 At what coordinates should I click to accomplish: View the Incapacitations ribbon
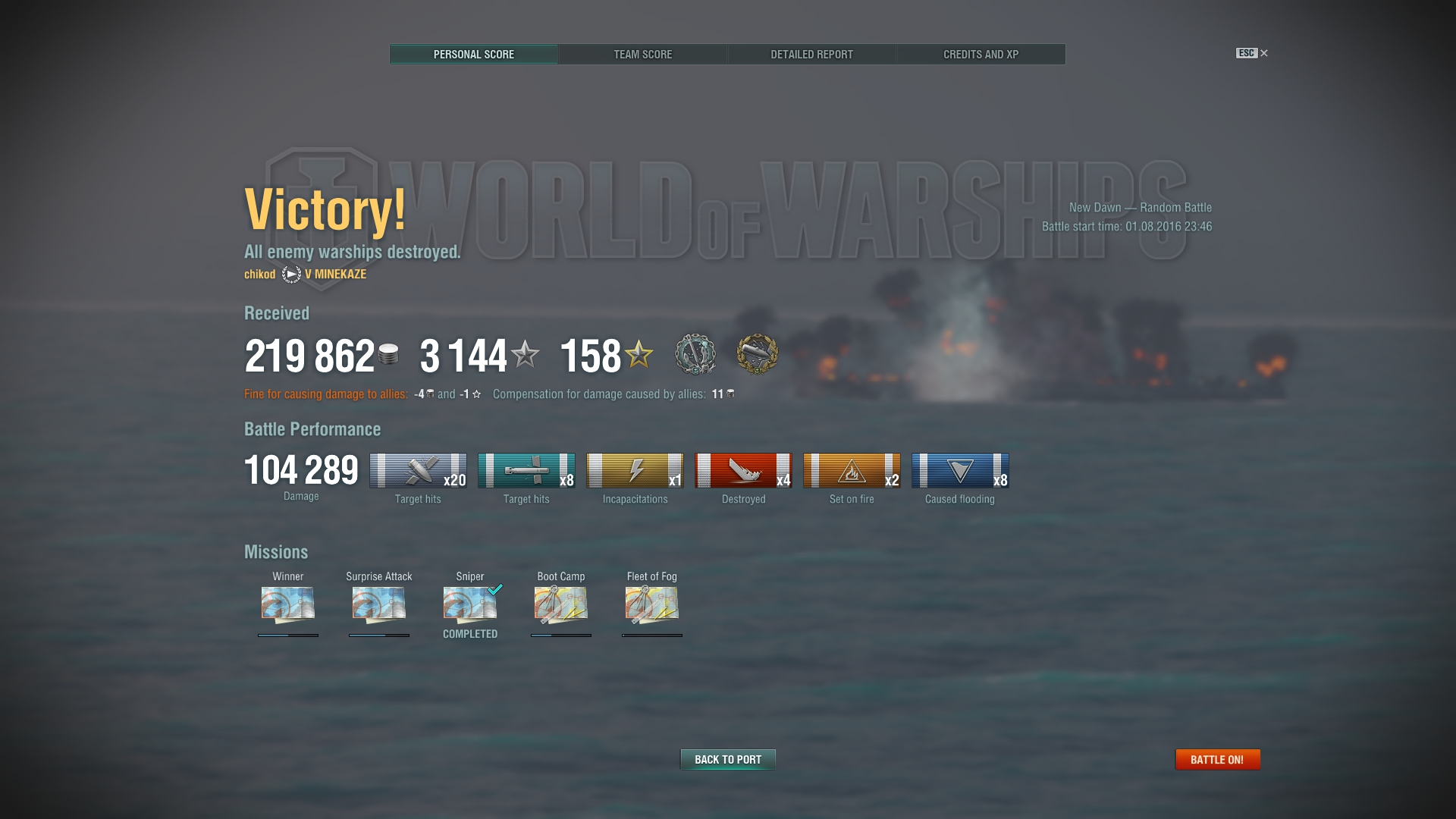(x=635, y=471)
